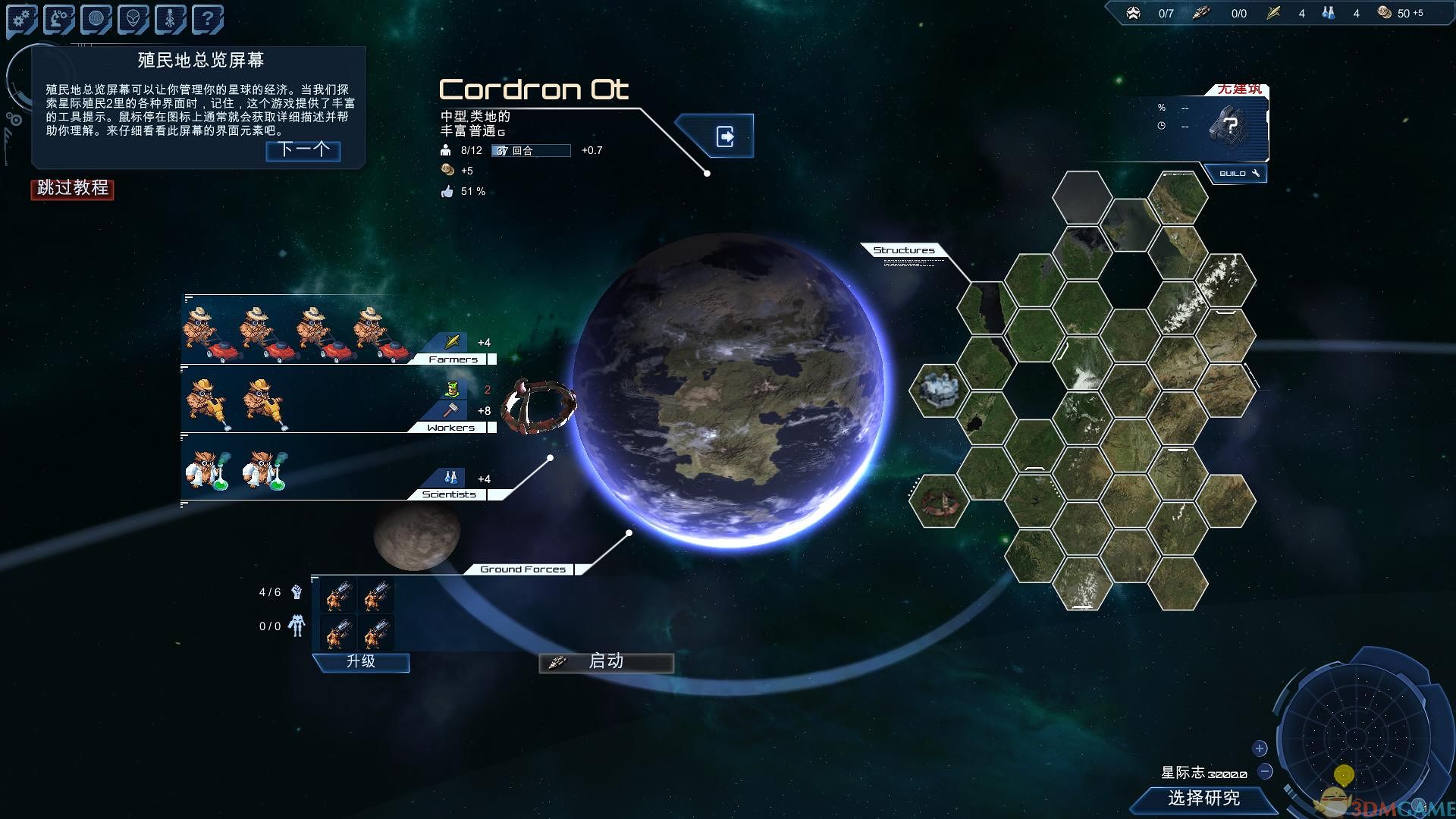Open the planets globe icon
This screenshot has height=819, width=1456.
coord(96,20)
